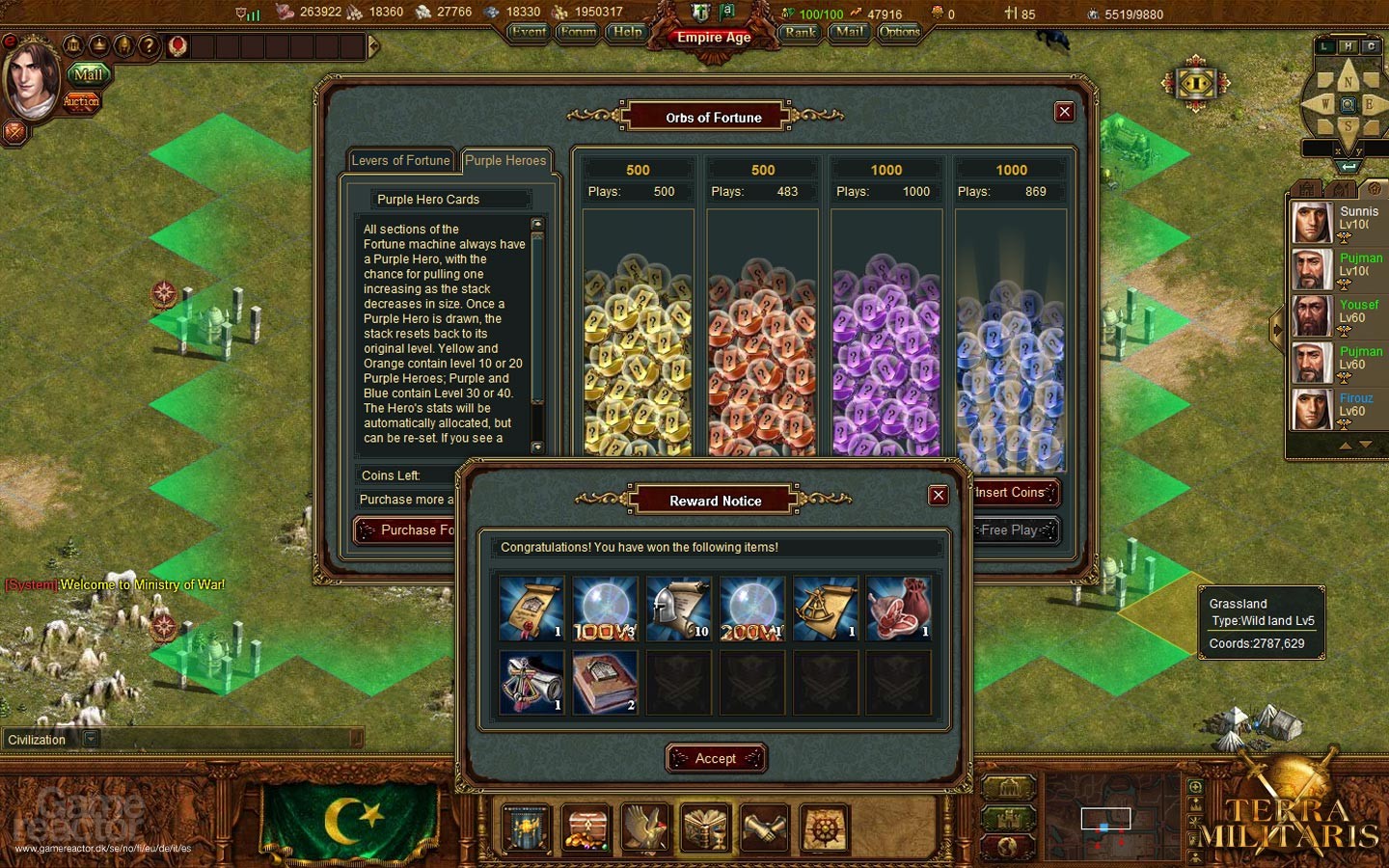This screenshot has width=1389, height=868.
Task: Open the treasure chest rewards icon on bottom toolbar
Action: click(585, 827)
